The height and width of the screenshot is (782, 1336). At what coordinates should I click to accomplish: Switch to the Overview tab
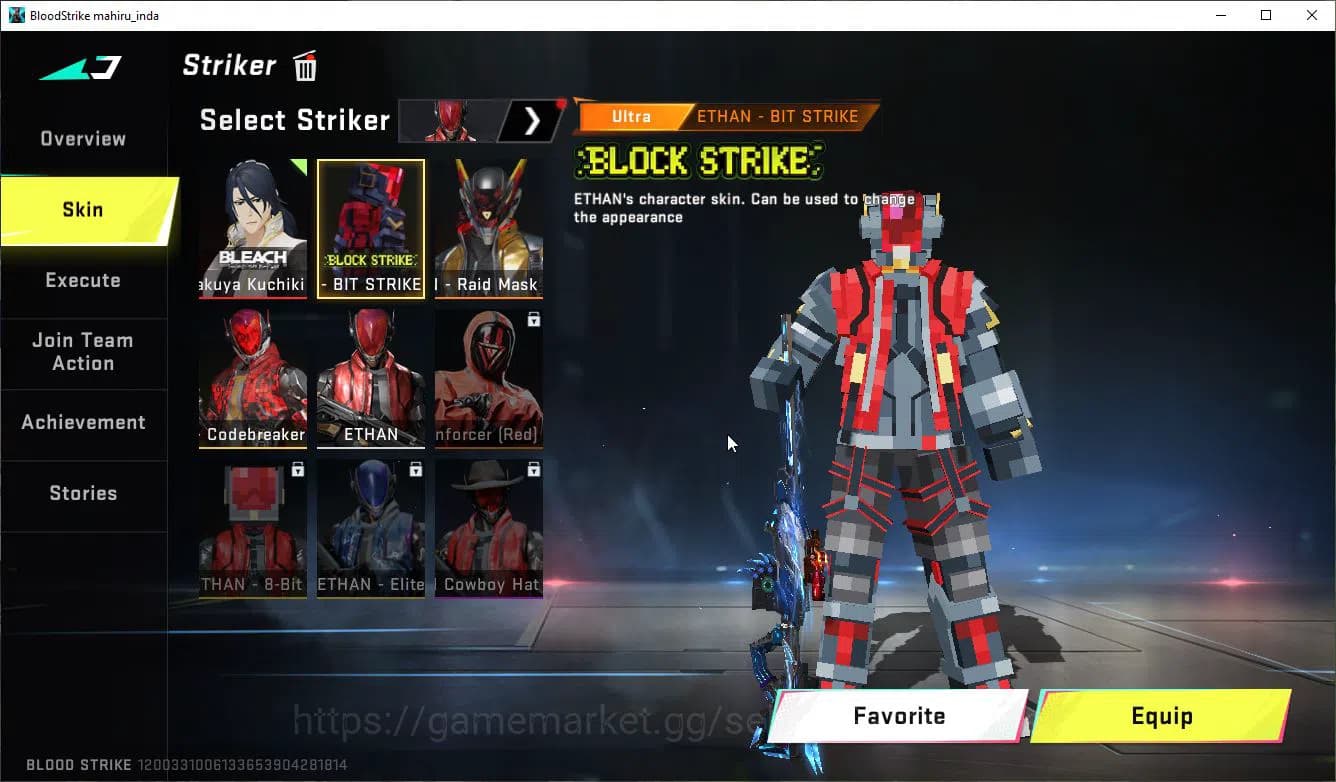point(81,138)
